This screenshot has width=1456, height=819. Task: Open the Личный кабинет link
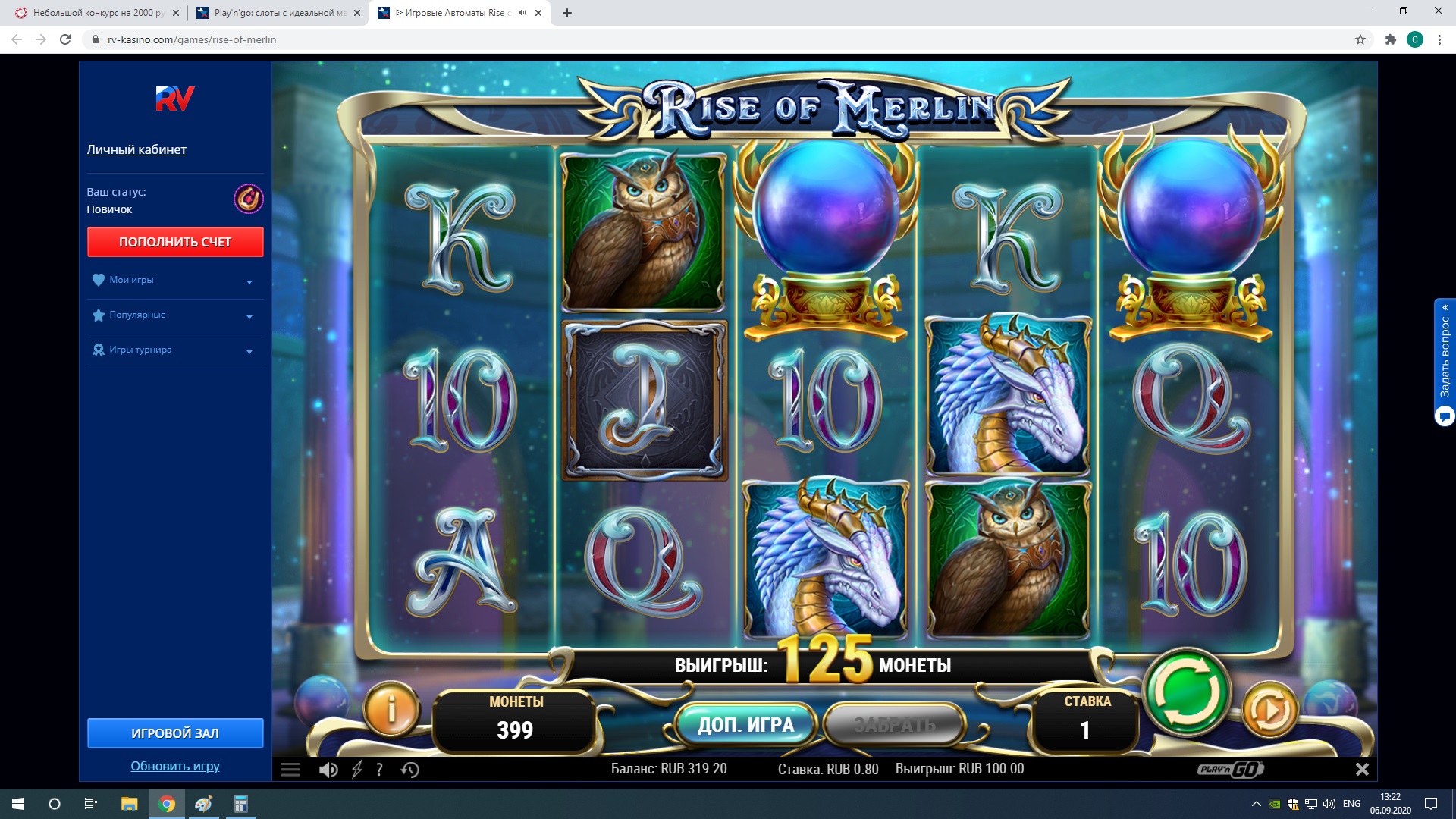[136, 149]
